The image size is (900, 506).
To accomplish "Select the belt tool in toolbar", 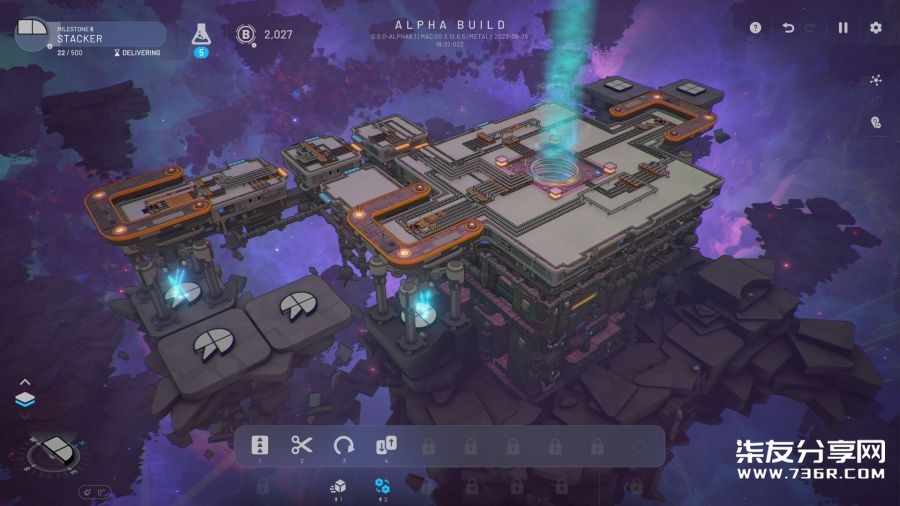I will [260, 446].
